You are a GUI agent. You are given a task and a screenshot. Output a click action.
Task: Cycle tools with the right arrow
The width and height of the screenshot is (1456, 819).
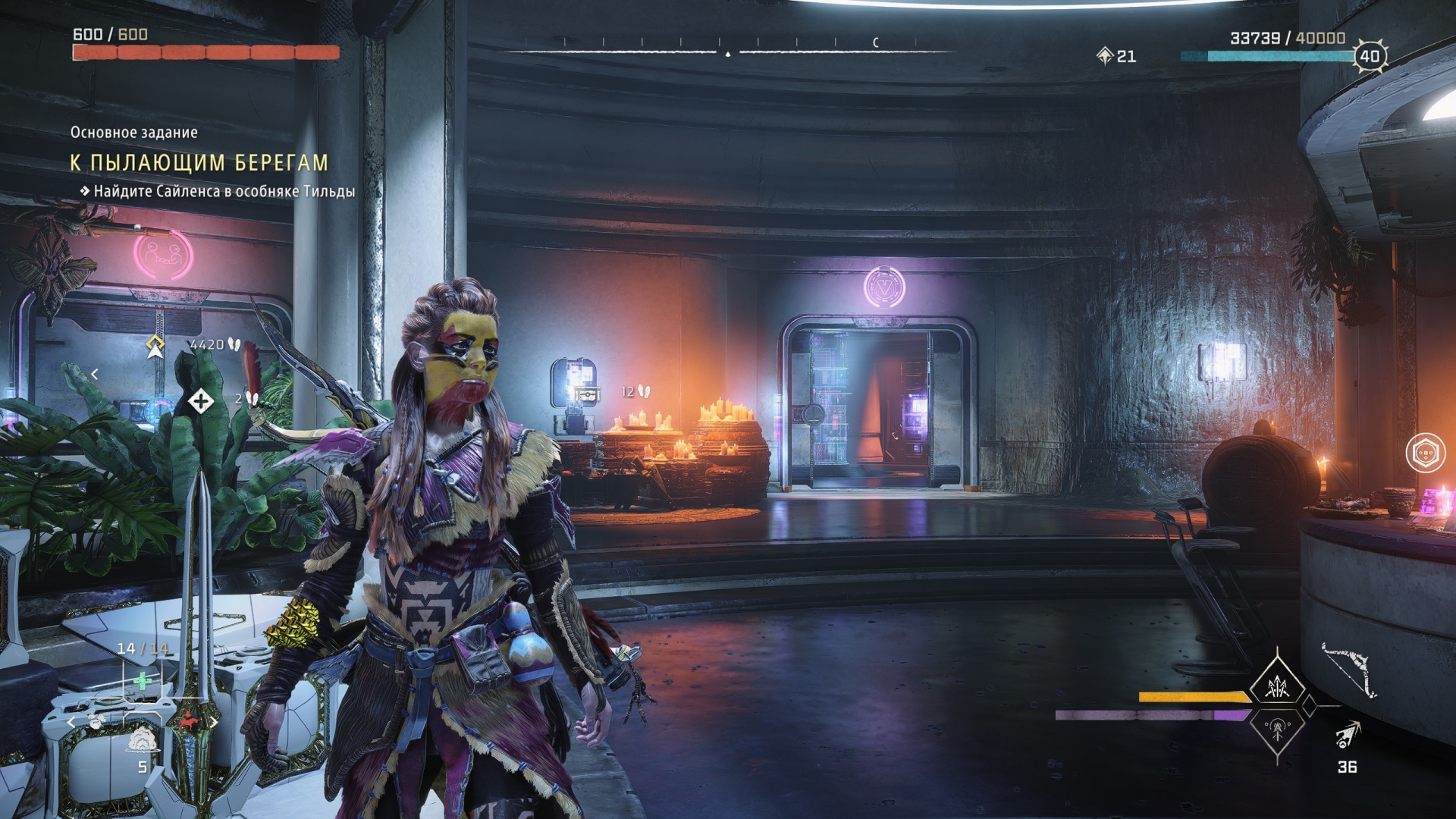[215, 722]
